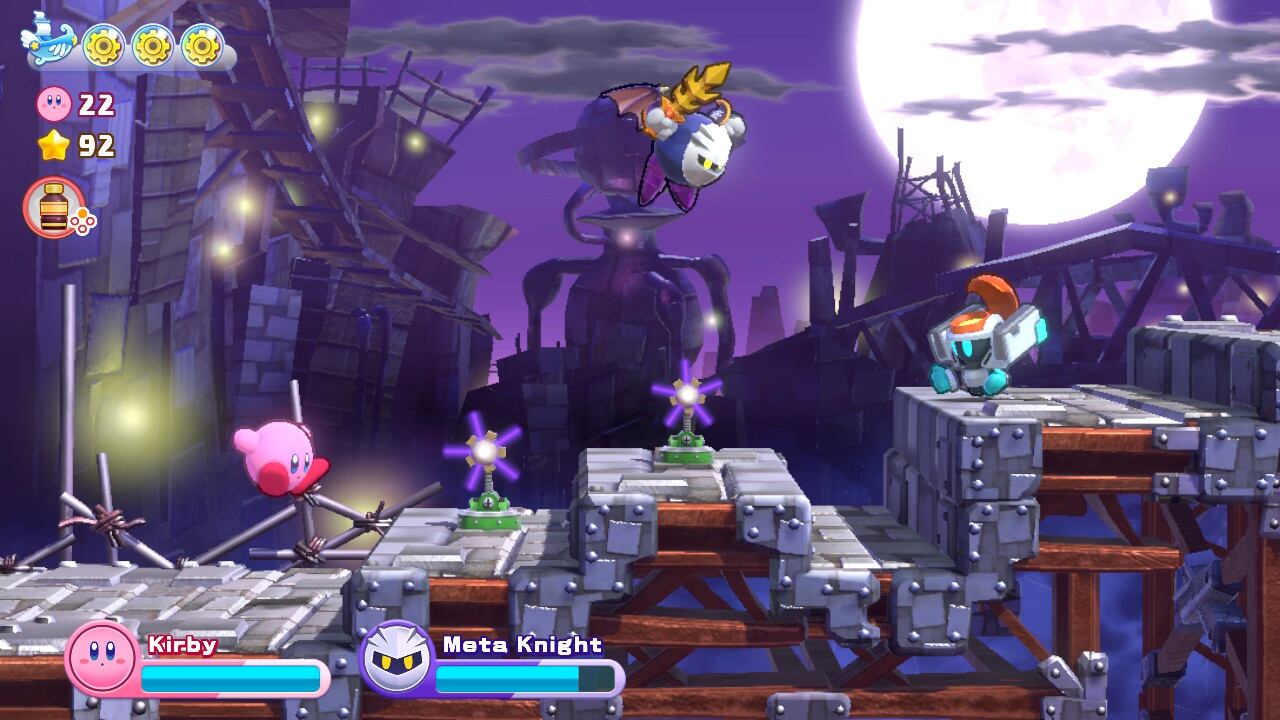Screen dimensions: 1280x720
Task: Click the button prompt beside the item jar
Action: 83,222
